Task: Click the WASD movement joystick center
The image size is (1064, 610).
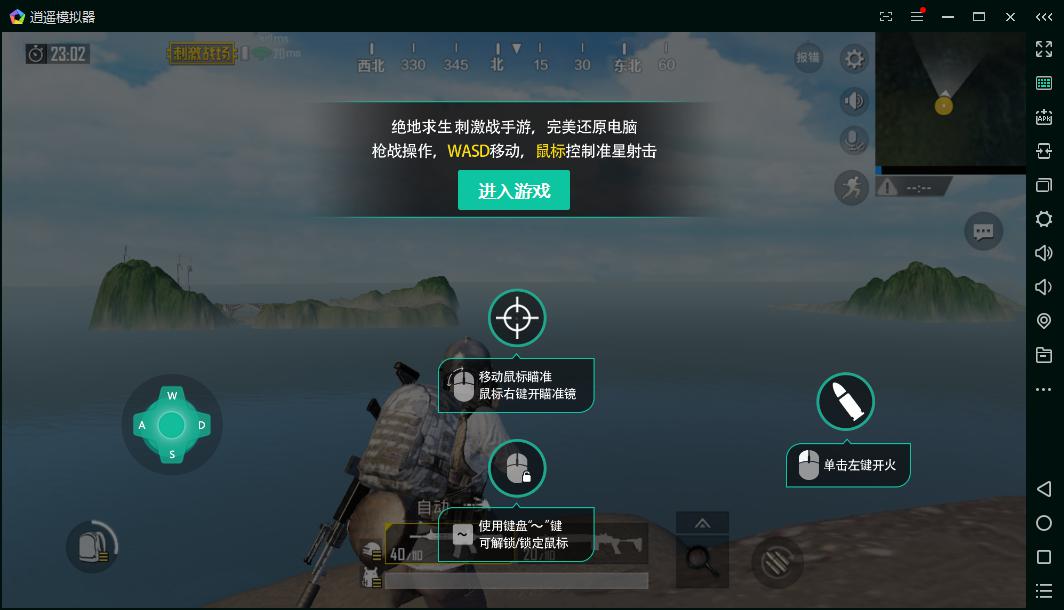Action: [172, 425]
